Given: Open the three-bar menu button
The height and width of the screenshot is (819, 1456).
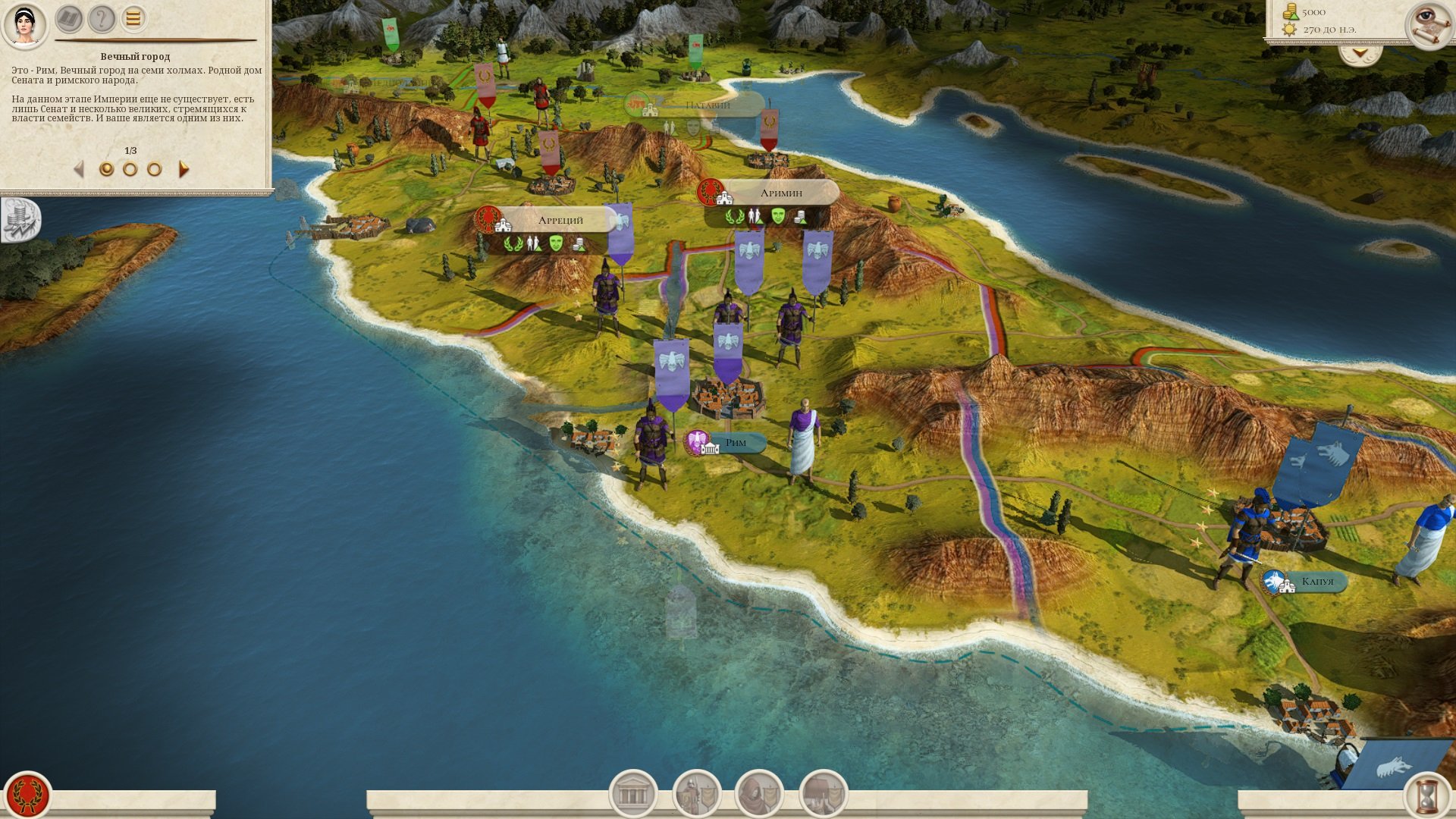Looking at the screenshot, I should pos(133,19).
